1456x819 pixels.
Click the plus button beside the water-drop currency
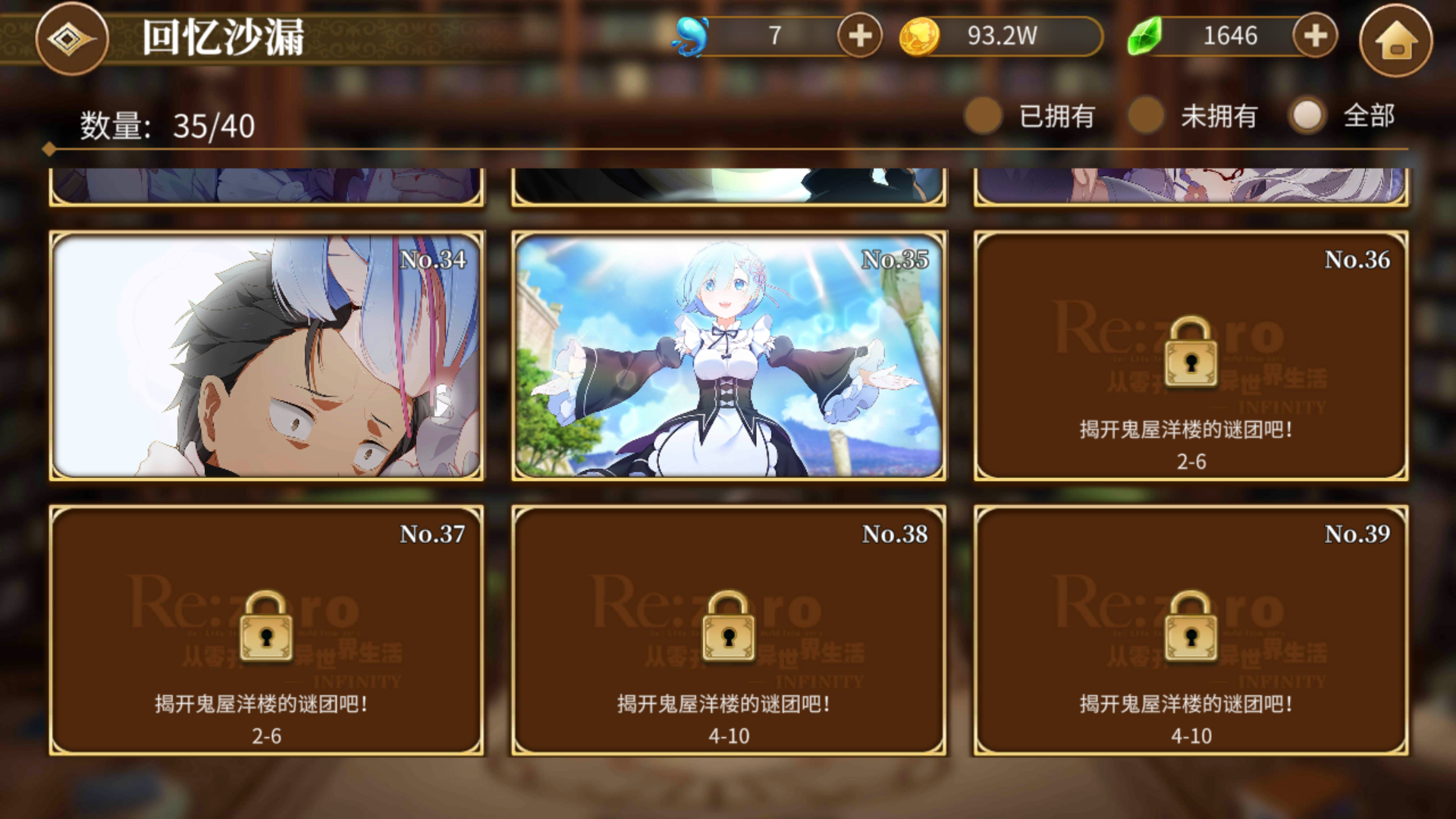(x=858, y=35)
